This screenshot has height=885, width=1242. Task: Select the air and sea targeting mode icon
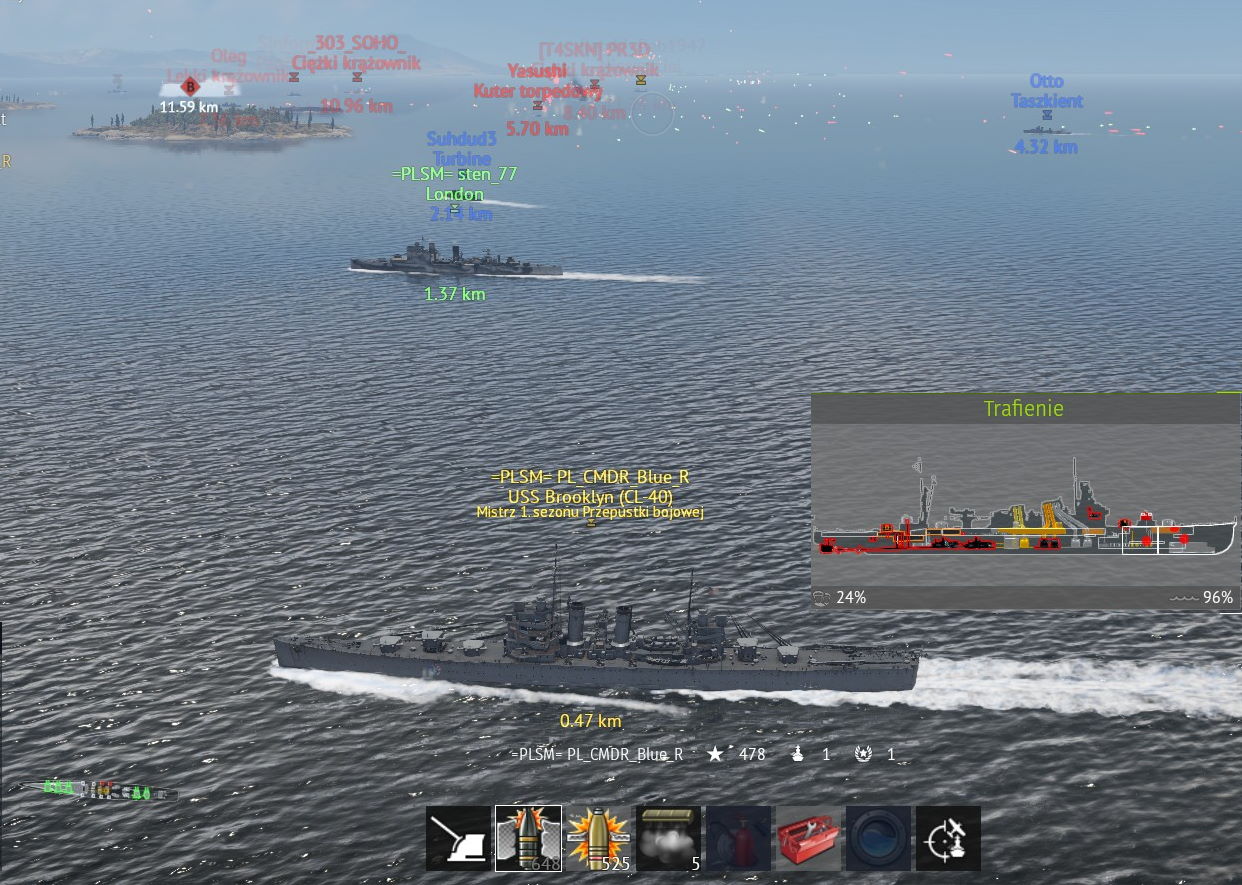click(x=948, y=838)
